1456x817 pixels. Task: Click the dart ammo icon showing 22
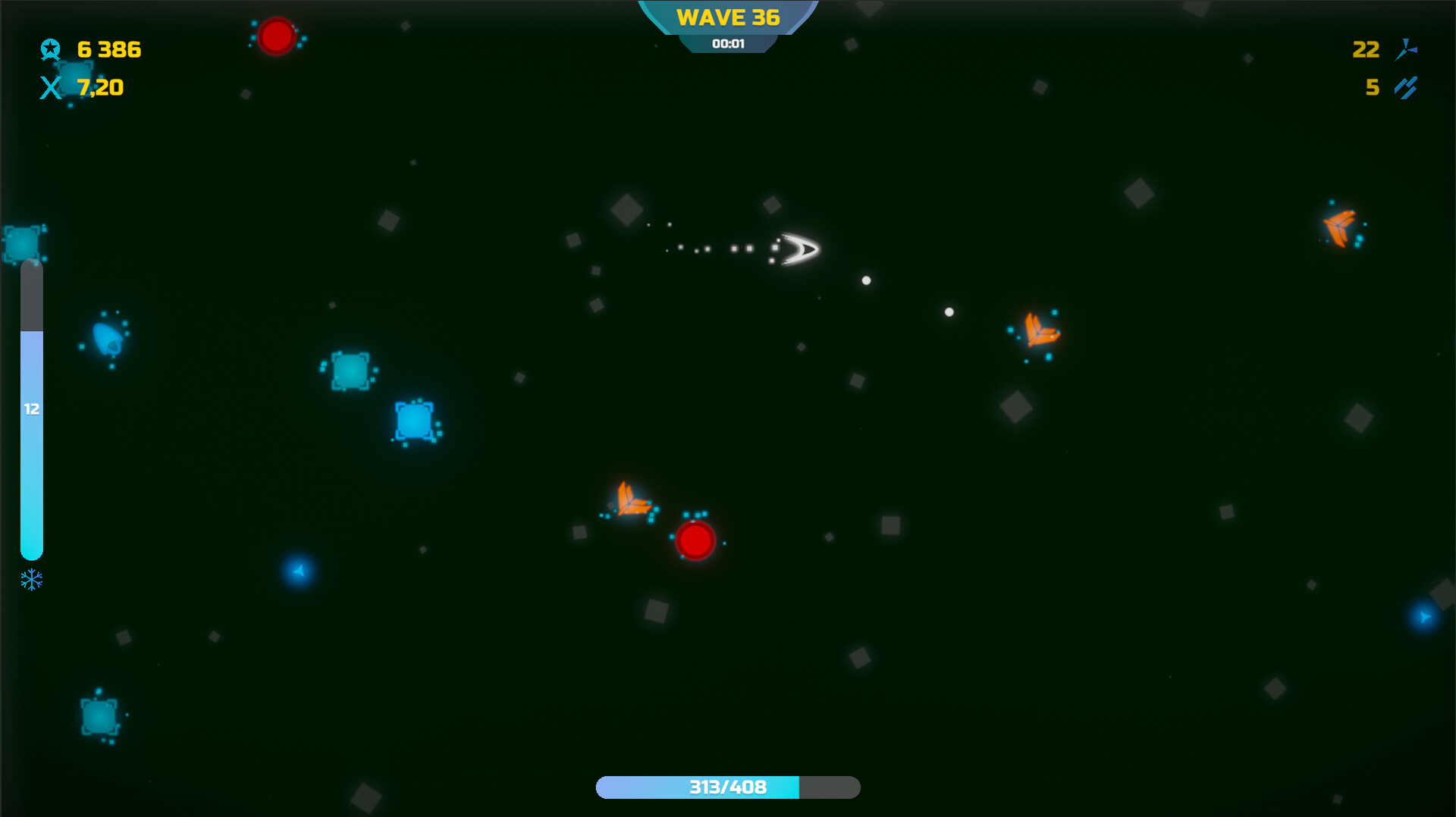click(x=1407, y=50)
